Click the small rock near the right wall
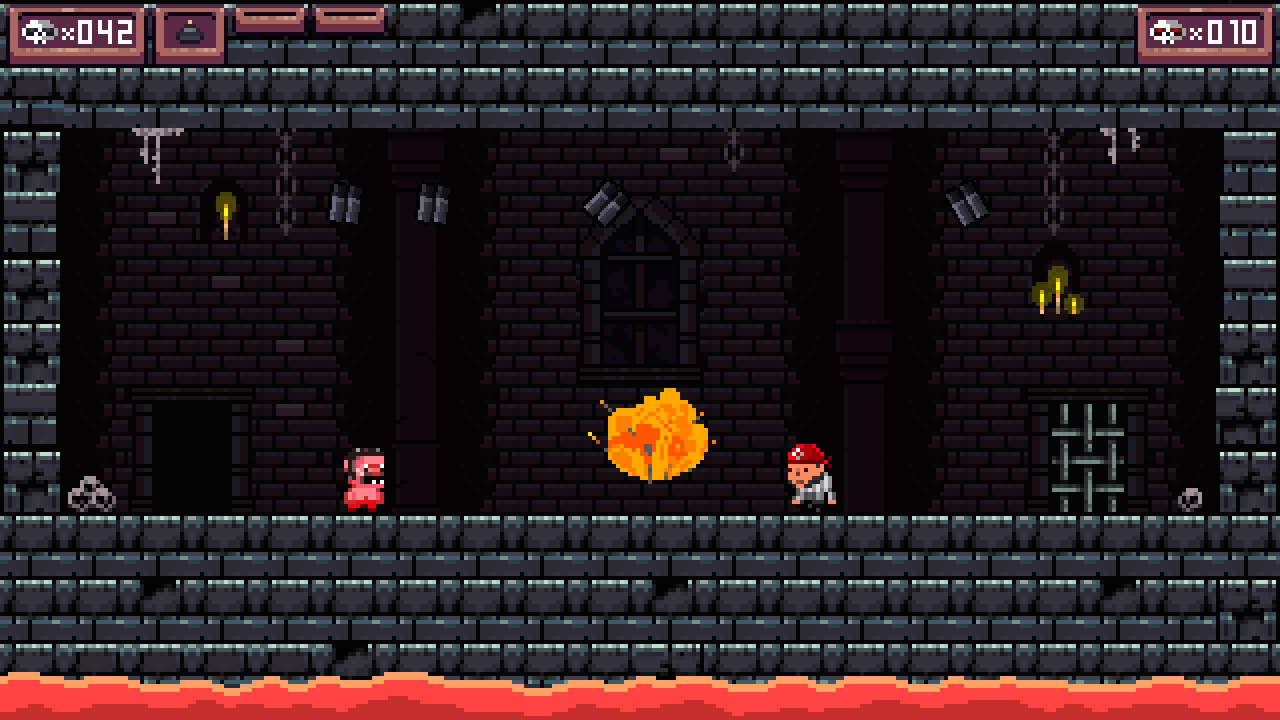1280x720 pixels. [x=1191, y=497]
